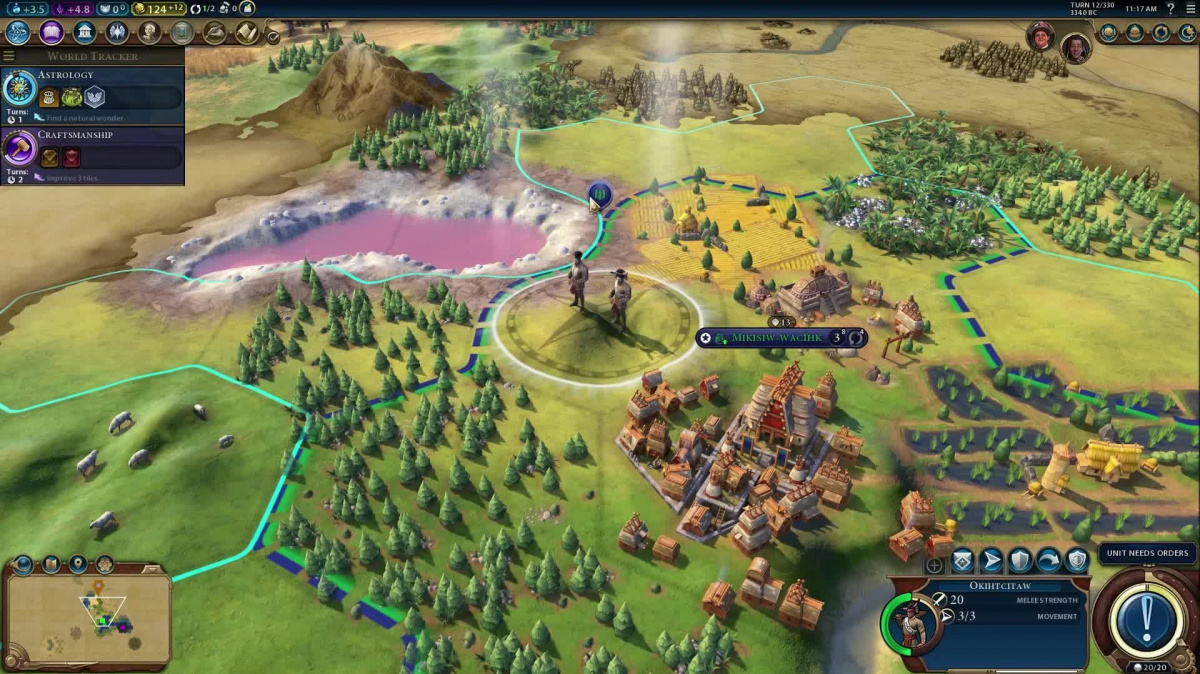Click the Mikisiw-Wacihk city banner
Viewport: 1200px width, 674px height.
coord(781,338)
